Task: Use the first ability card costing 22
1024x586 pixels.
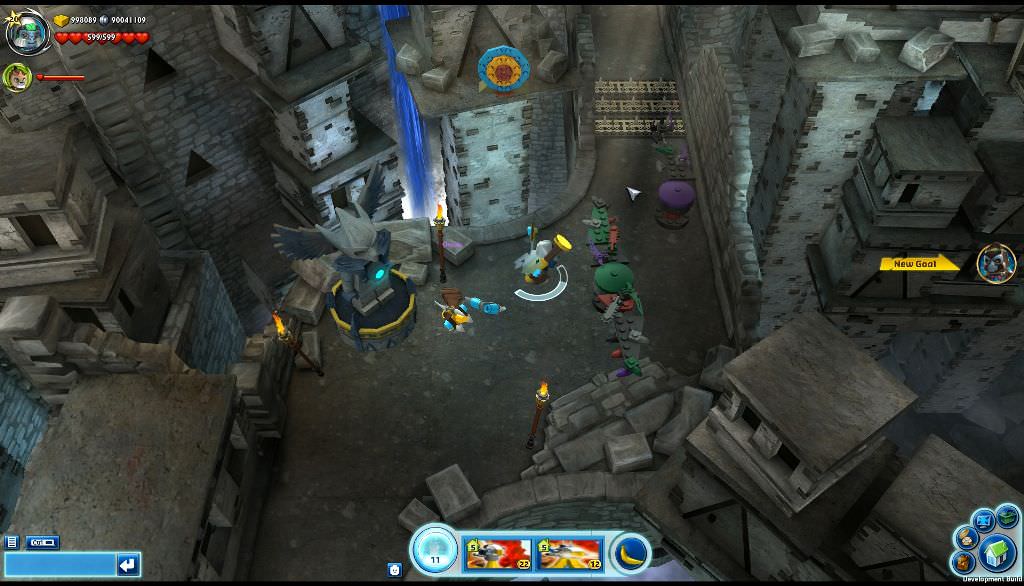Action: click(498, 553)
